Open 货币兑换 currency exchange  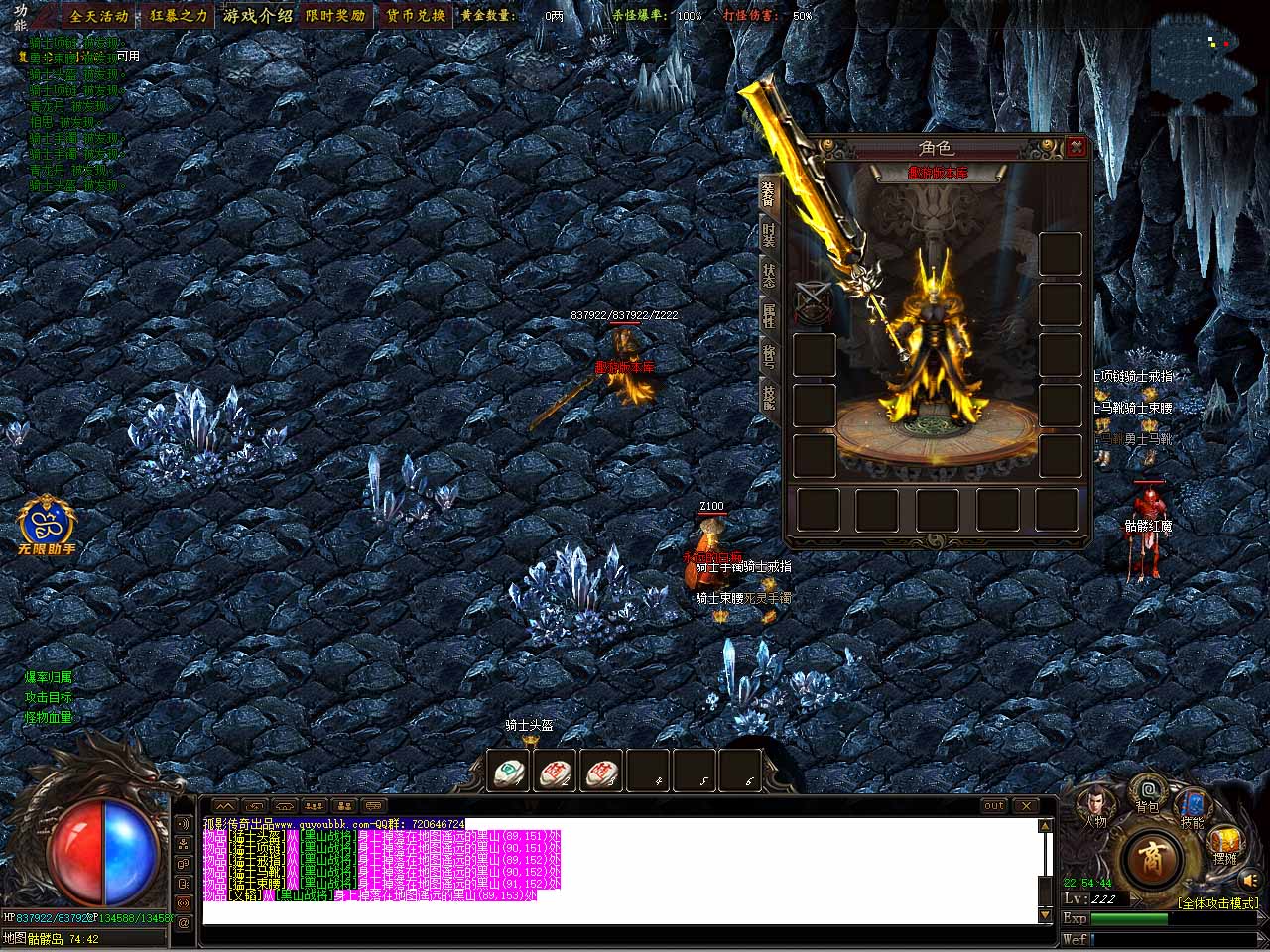(x=414, y=16)
